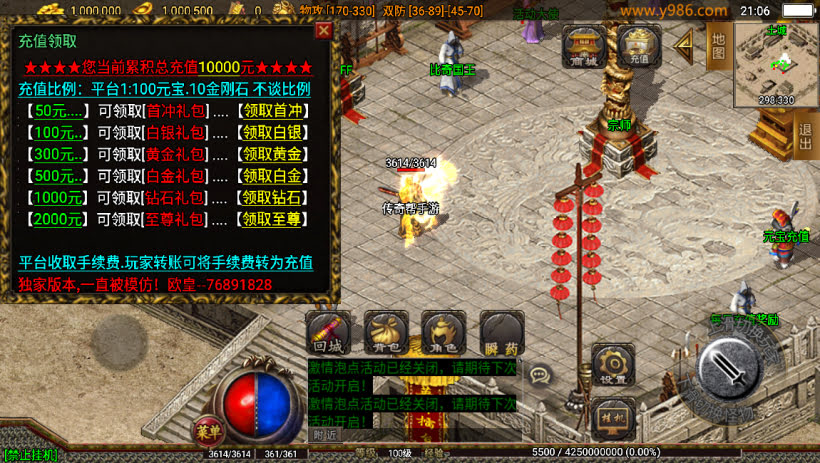Tap the 退出 exit button
Image resolution: width=820 pixels, height=463 pixels.
pyautogui.click(x=806, y=135)
